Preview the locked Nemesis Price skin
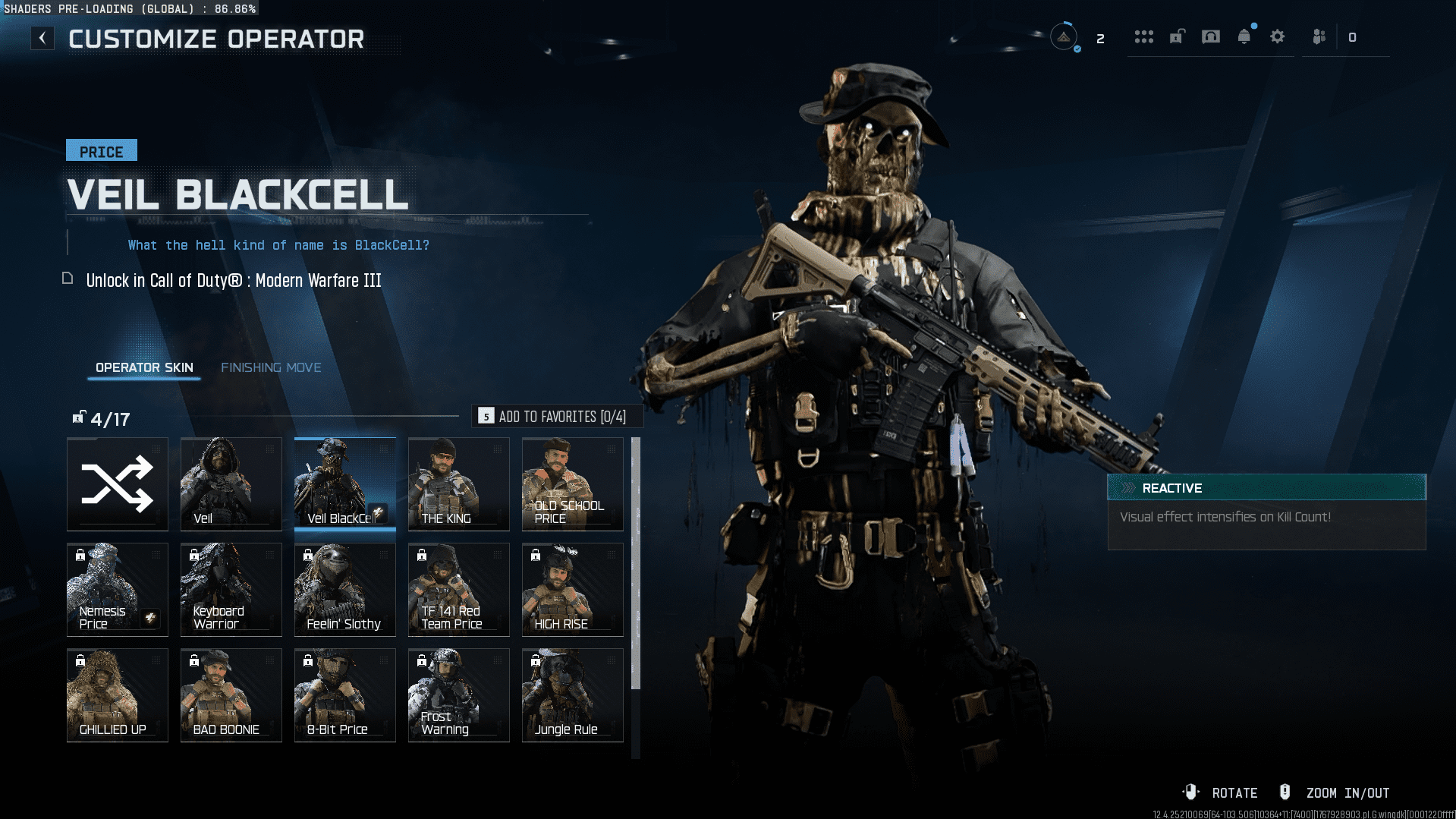Screen dimensions: 1456x819 pos(118,589)
